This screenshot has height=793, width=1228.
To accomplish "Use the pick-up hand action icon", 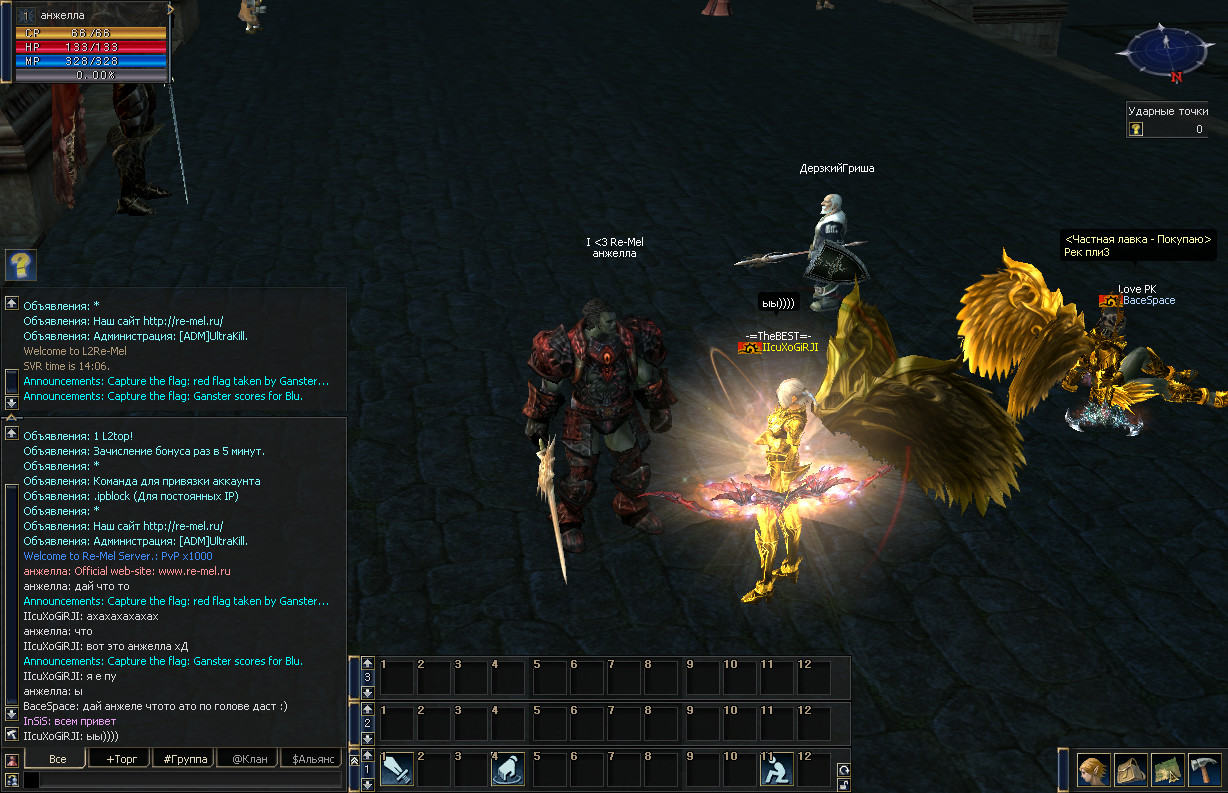I will (x=508, y=769).
